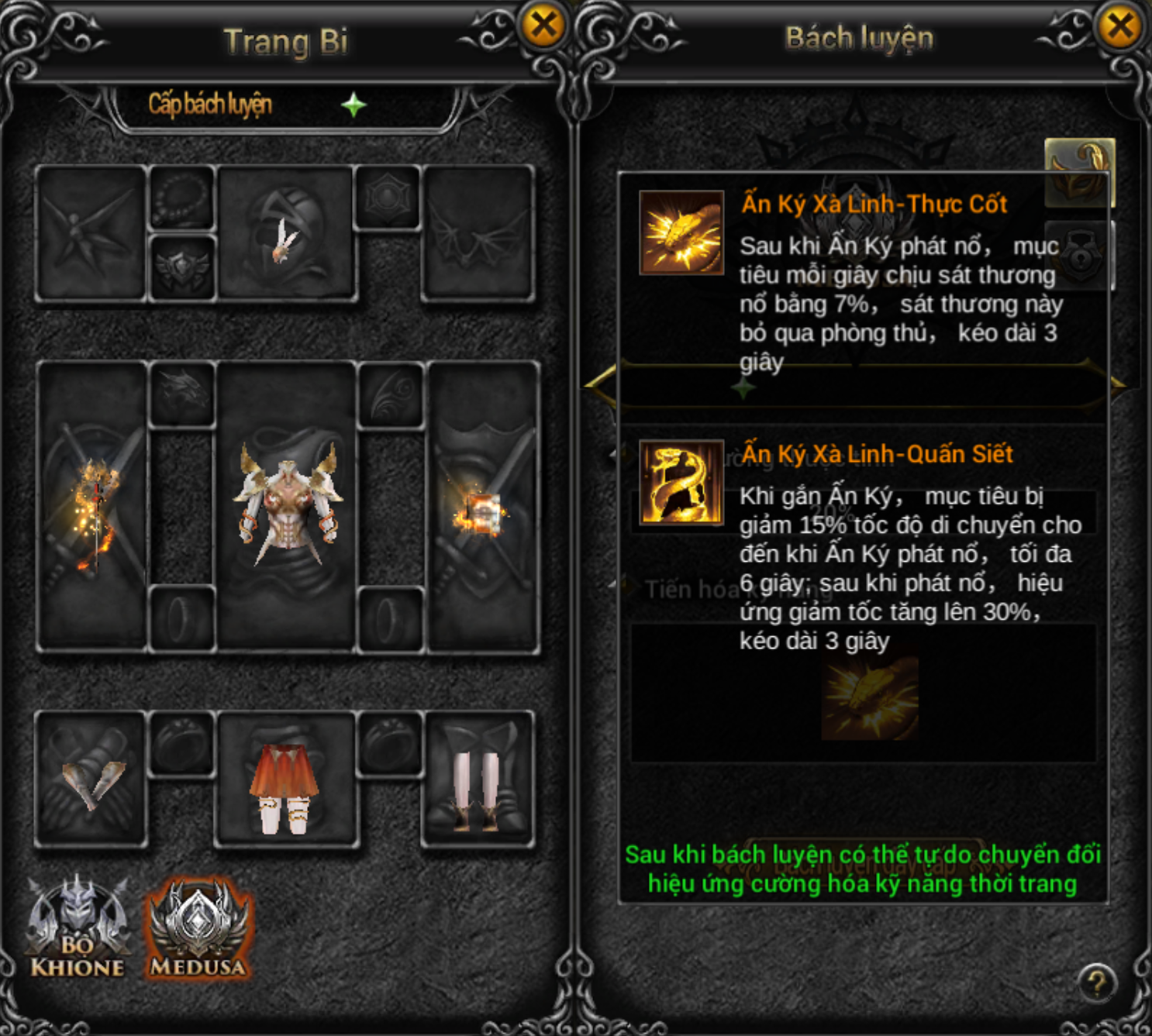Image resolution: width=1152 pixels, height=1036 pixels.
Task: Select the Bộ Khione set badge
Action: pos(77,928)
